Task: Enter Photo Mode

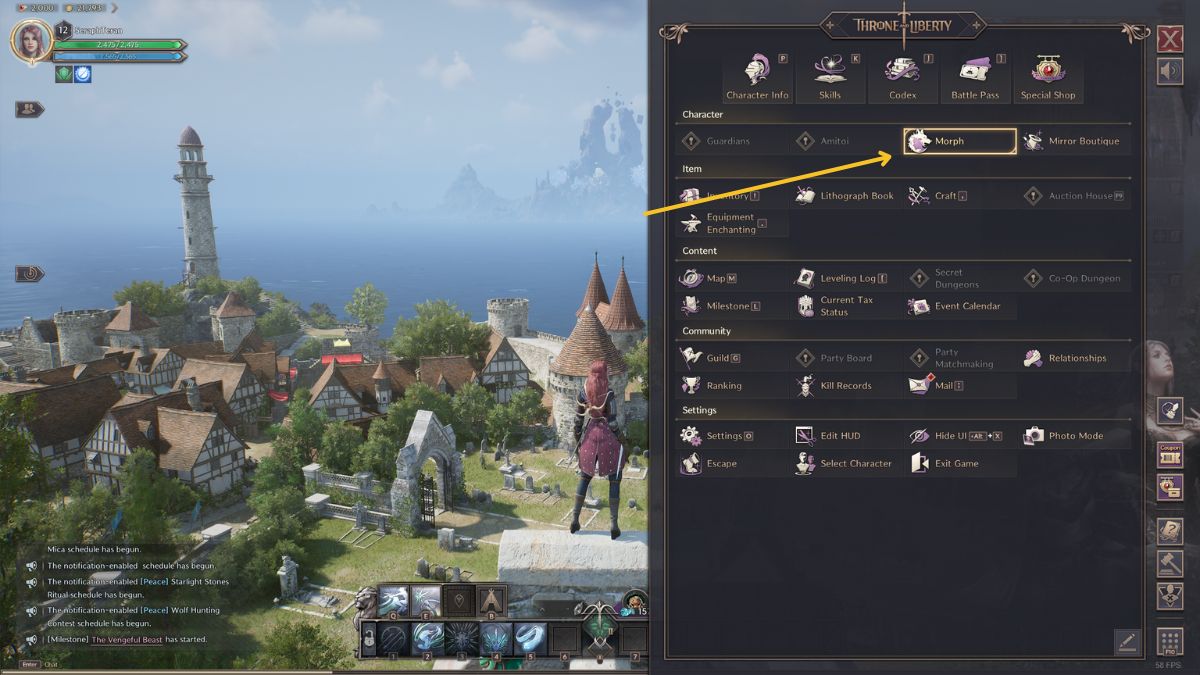Action: coord(1066,436)
